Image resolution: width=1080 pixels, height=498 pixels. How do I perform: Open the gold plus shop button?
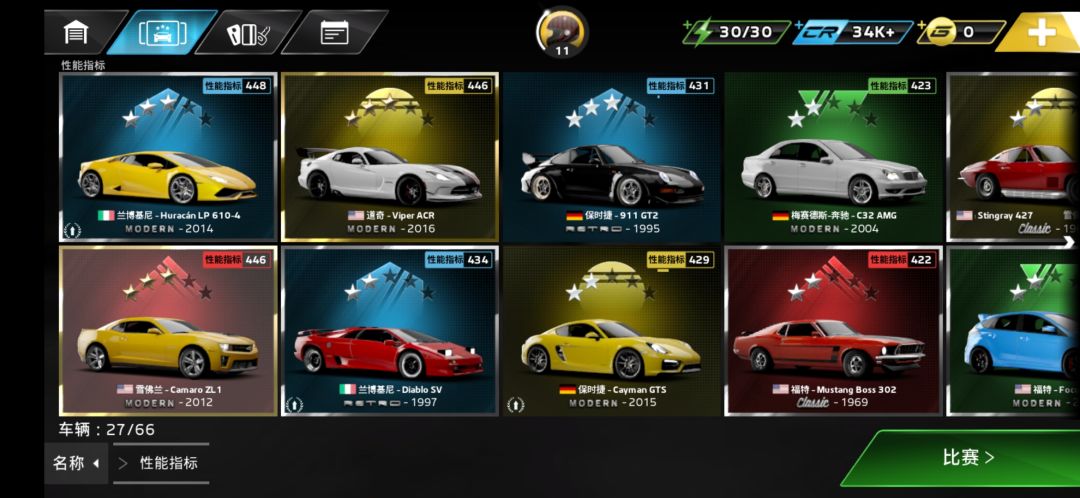pos(1041,32)
